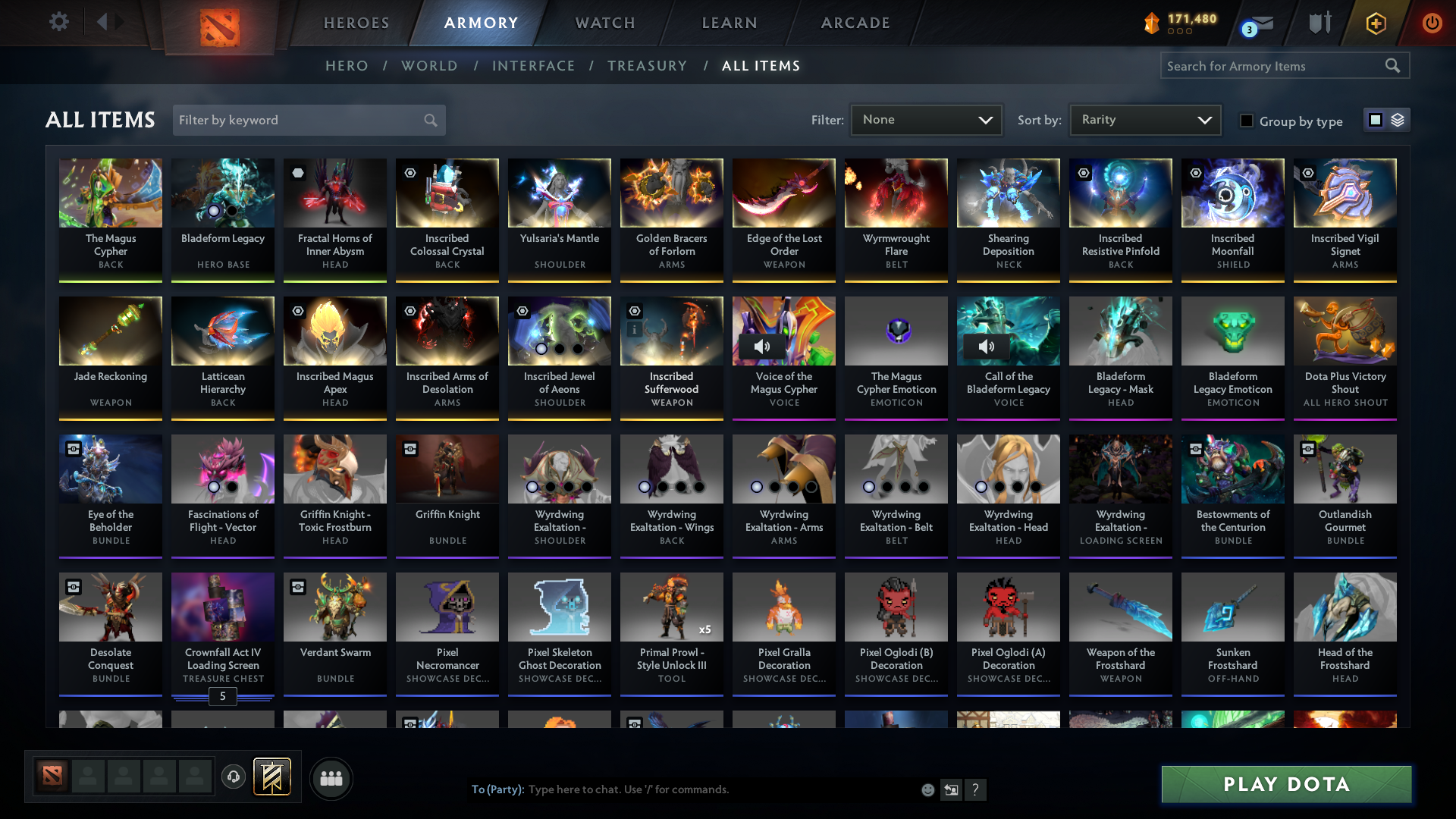Image resolution: width=1456 pixels, height=819 pixels.
Task: Open the Dota 2 settings gear
Action: tap(59, 22)
